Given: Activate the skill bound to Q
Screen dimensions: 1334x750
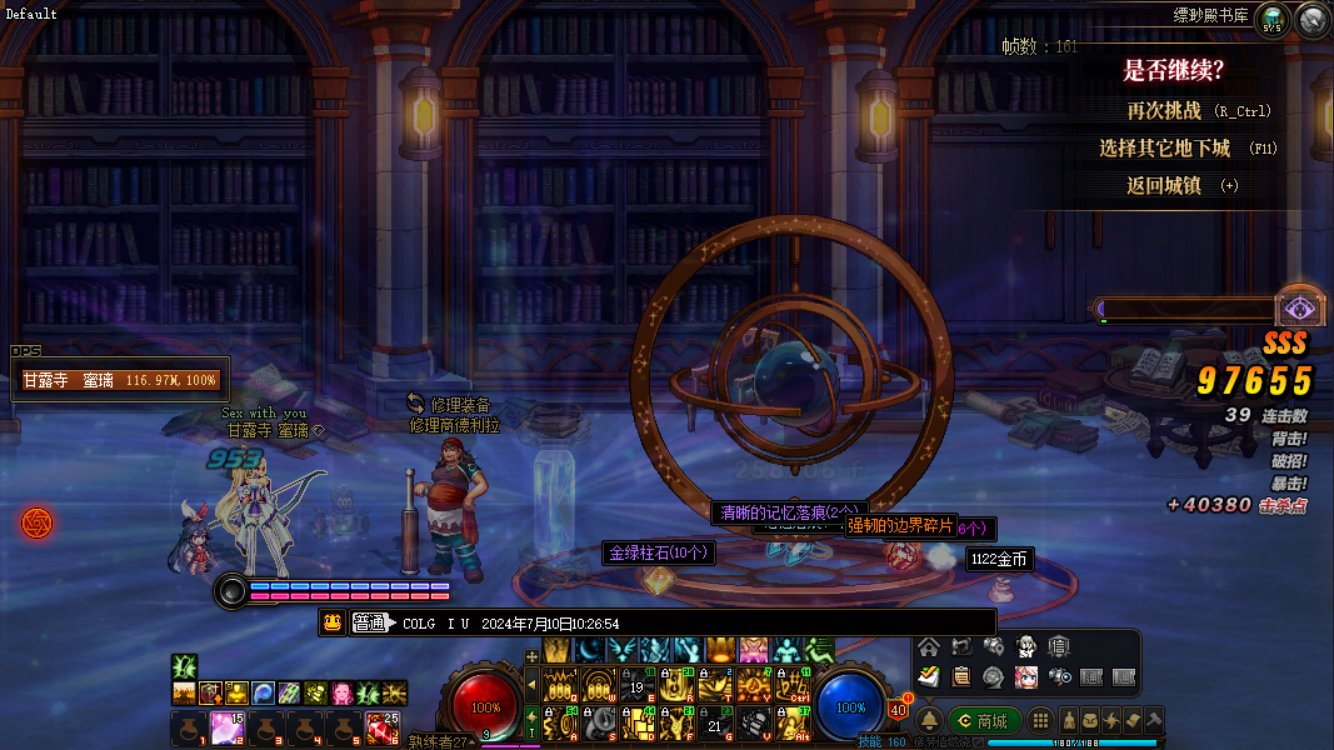Looking at the screenshot, I should coord(561,685).
